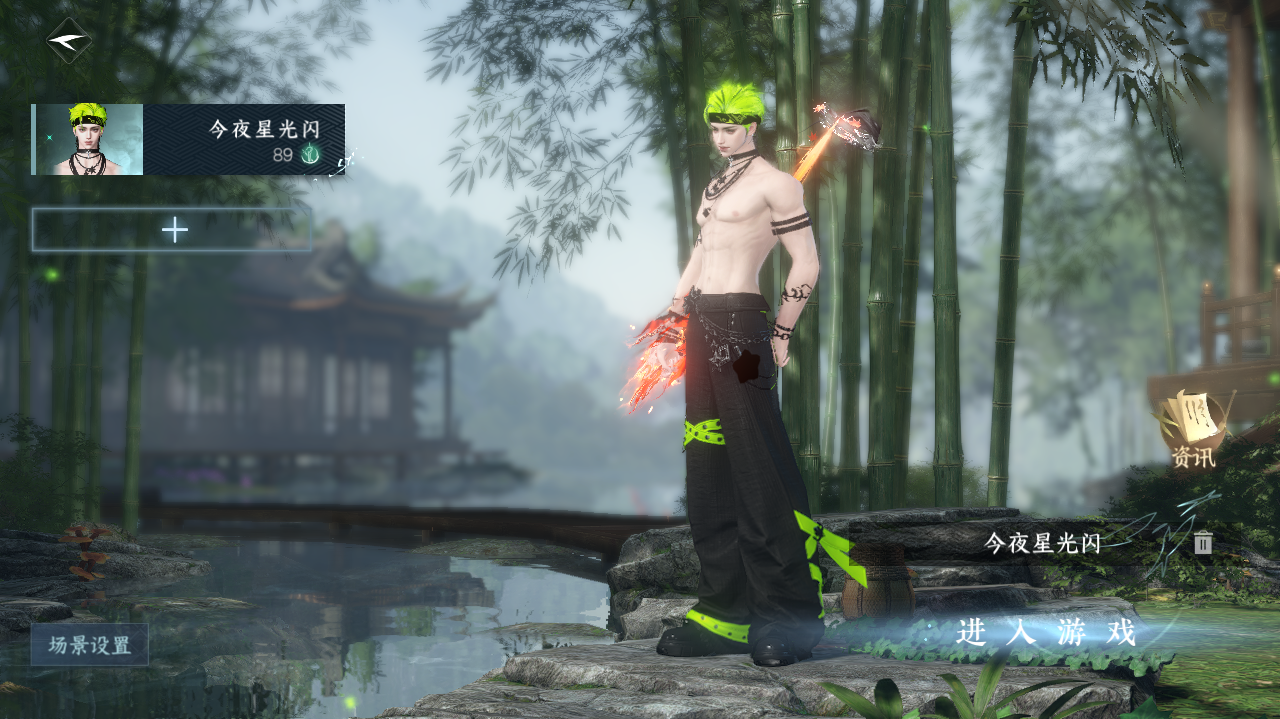
Task: Add a new character with the plus slot
Action: pos(173,230)
